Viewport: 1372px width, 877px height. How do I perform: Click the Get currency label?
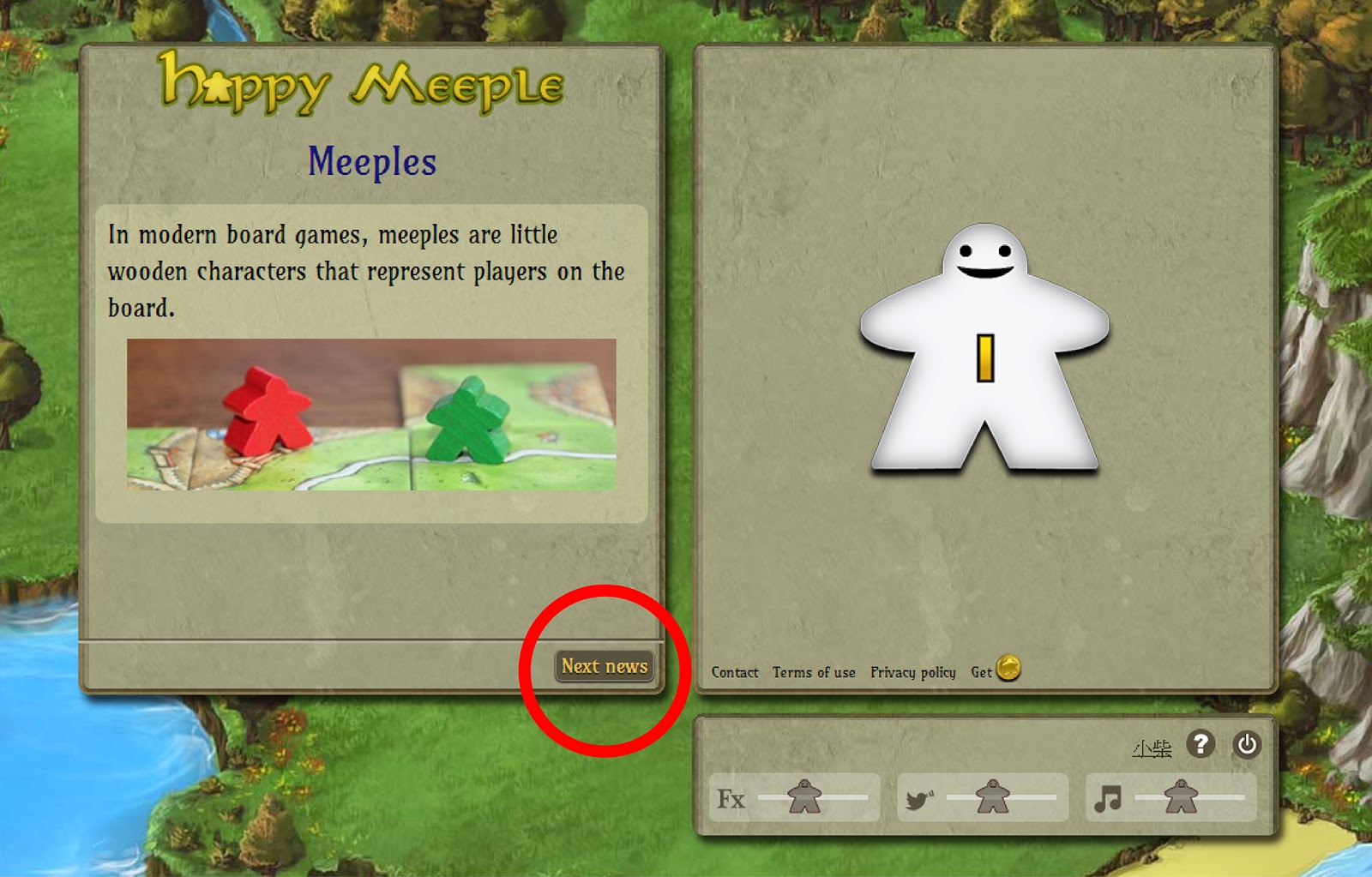pos(980,673)
